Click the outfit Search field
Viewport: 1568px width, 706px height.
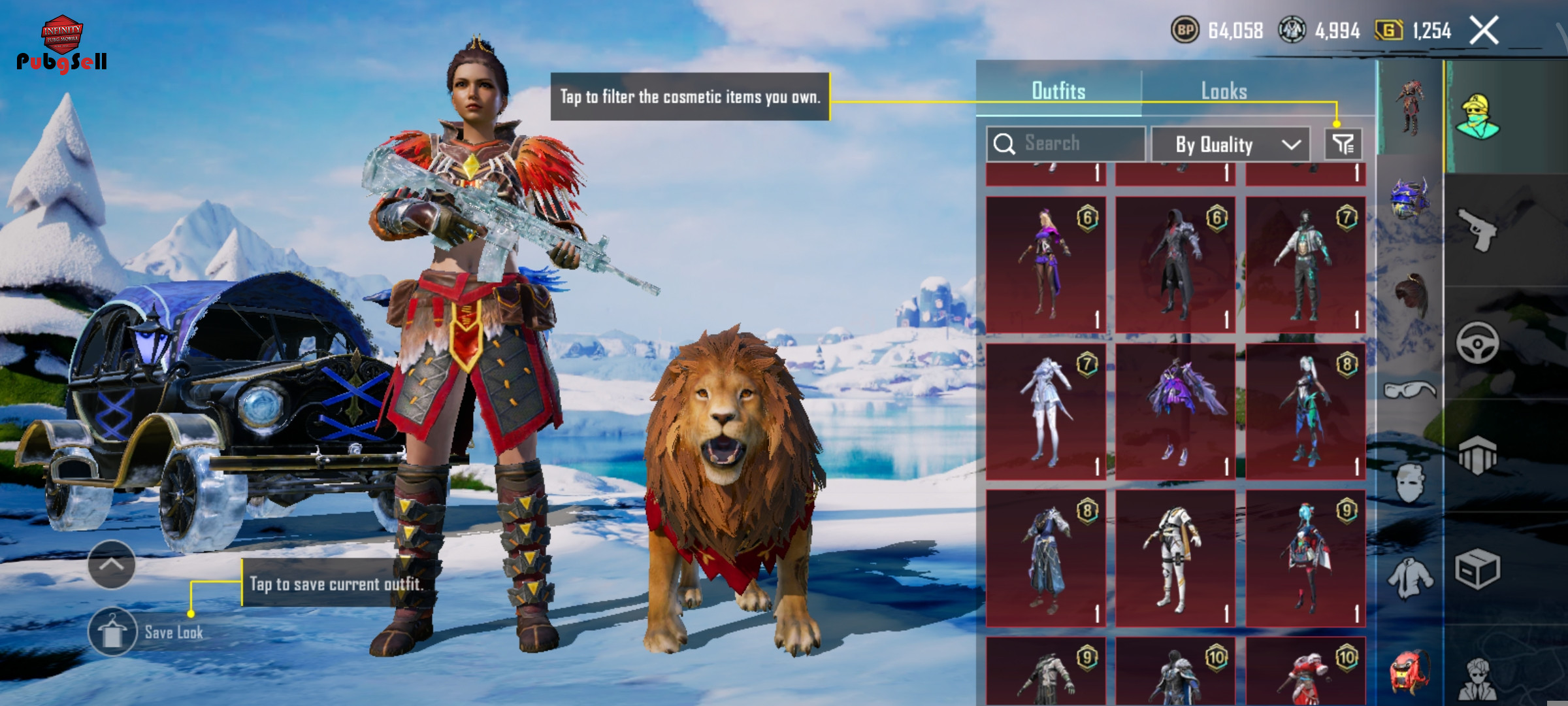(1066, 144)
